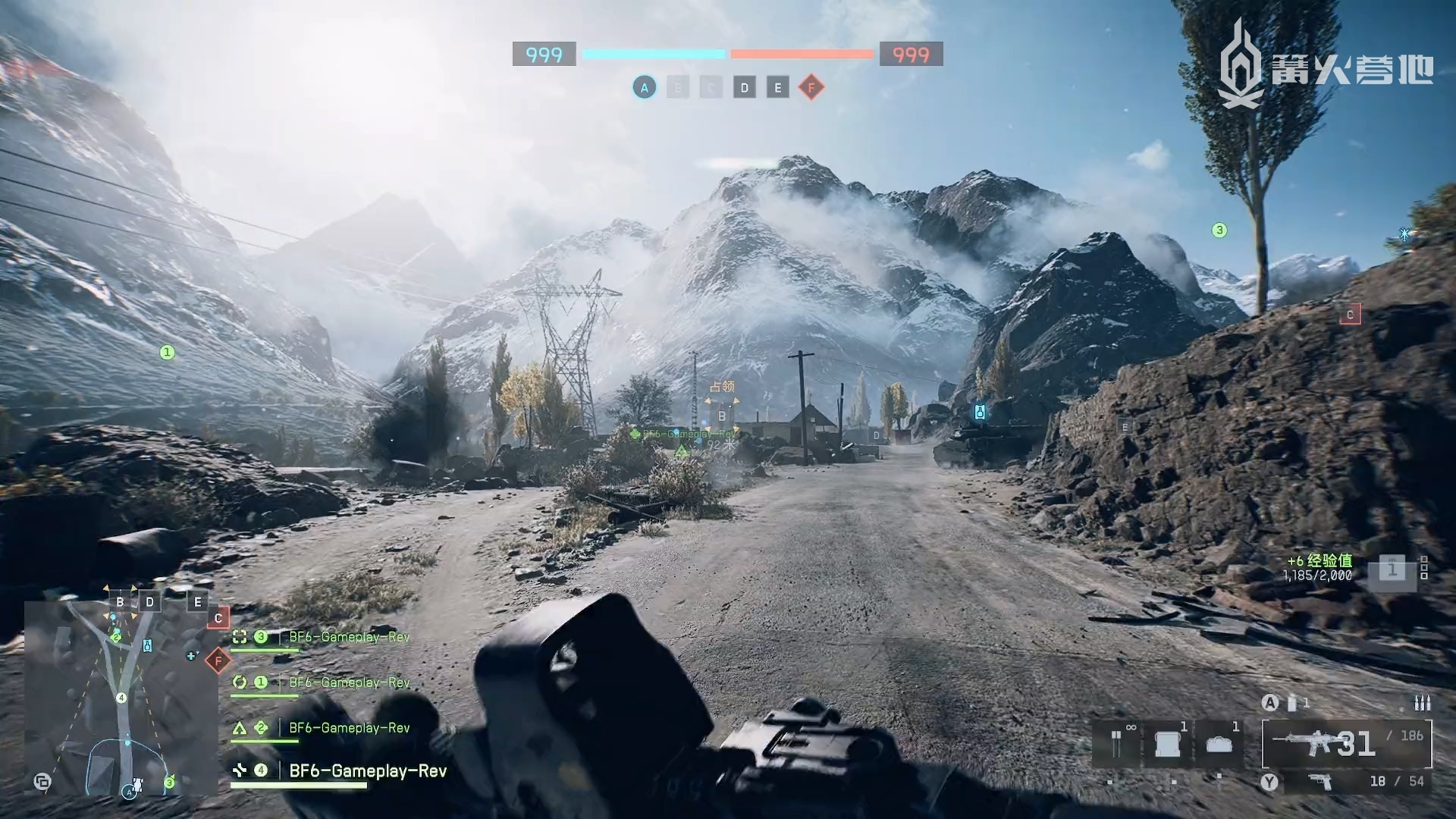
Task: Click the grenade count icon above the rifle
Action: [x=1292, y=703]
